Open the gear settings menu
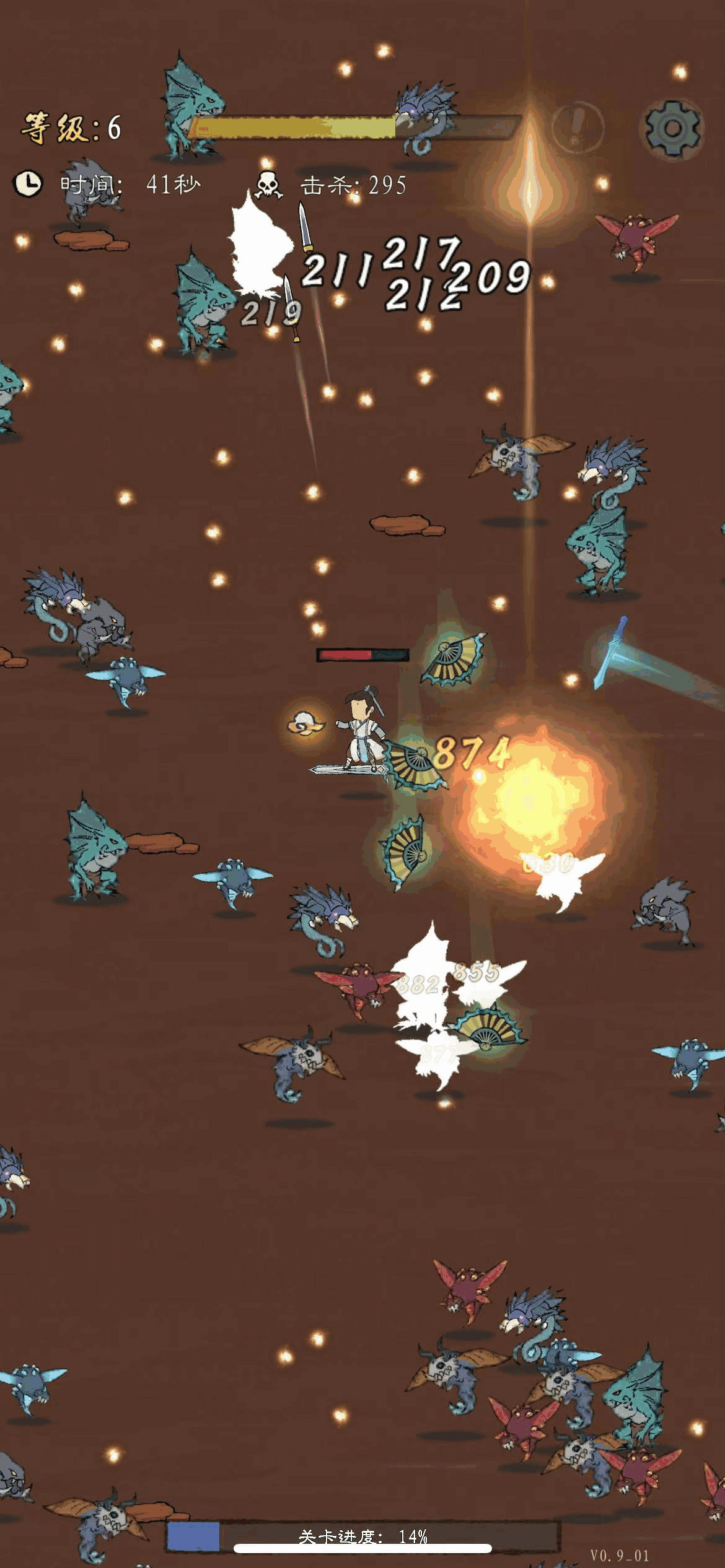Viewport: 725px width, 1568px height. coord(672,128)
